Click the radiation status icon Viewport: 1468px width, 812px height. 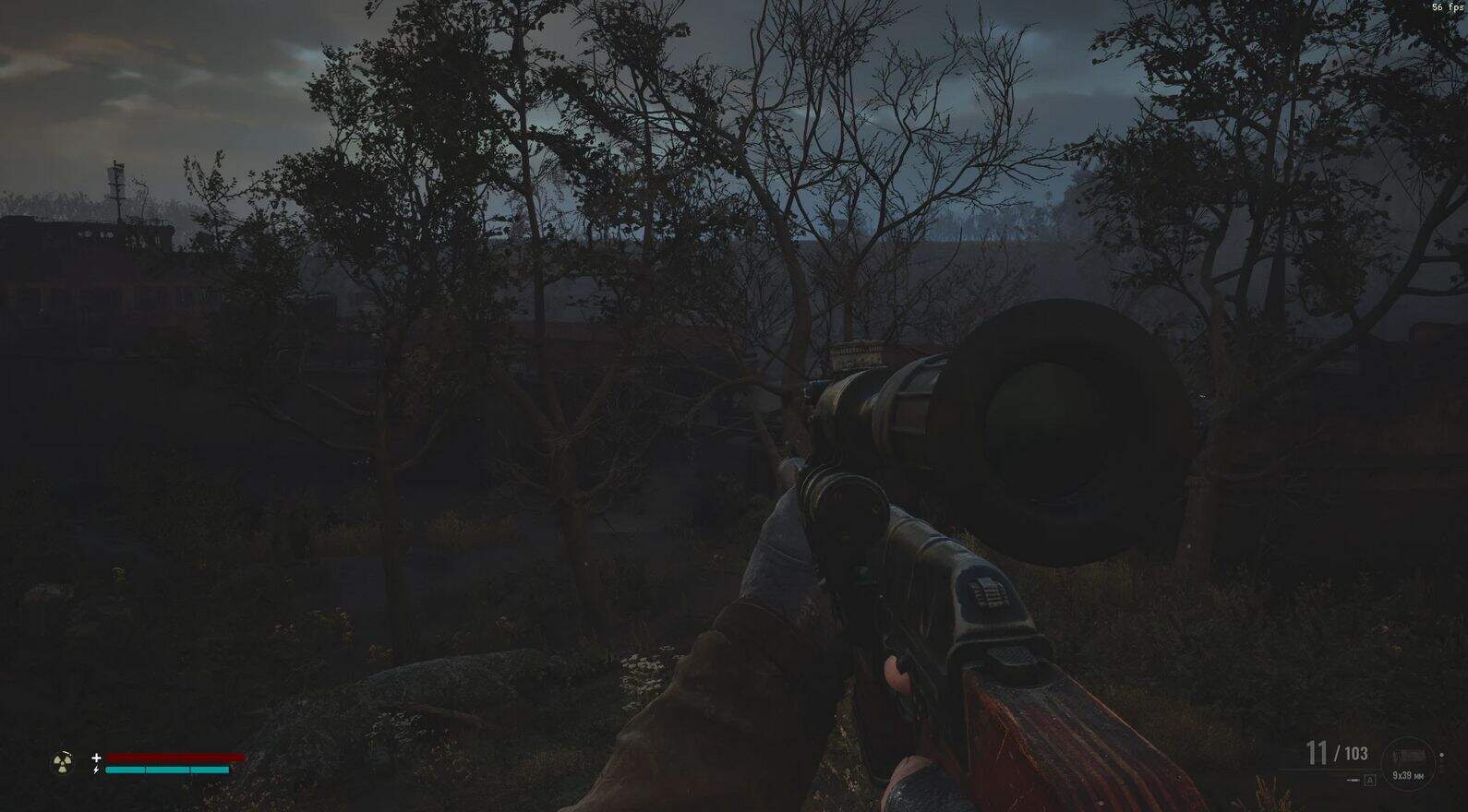click(x=63, y=762)
